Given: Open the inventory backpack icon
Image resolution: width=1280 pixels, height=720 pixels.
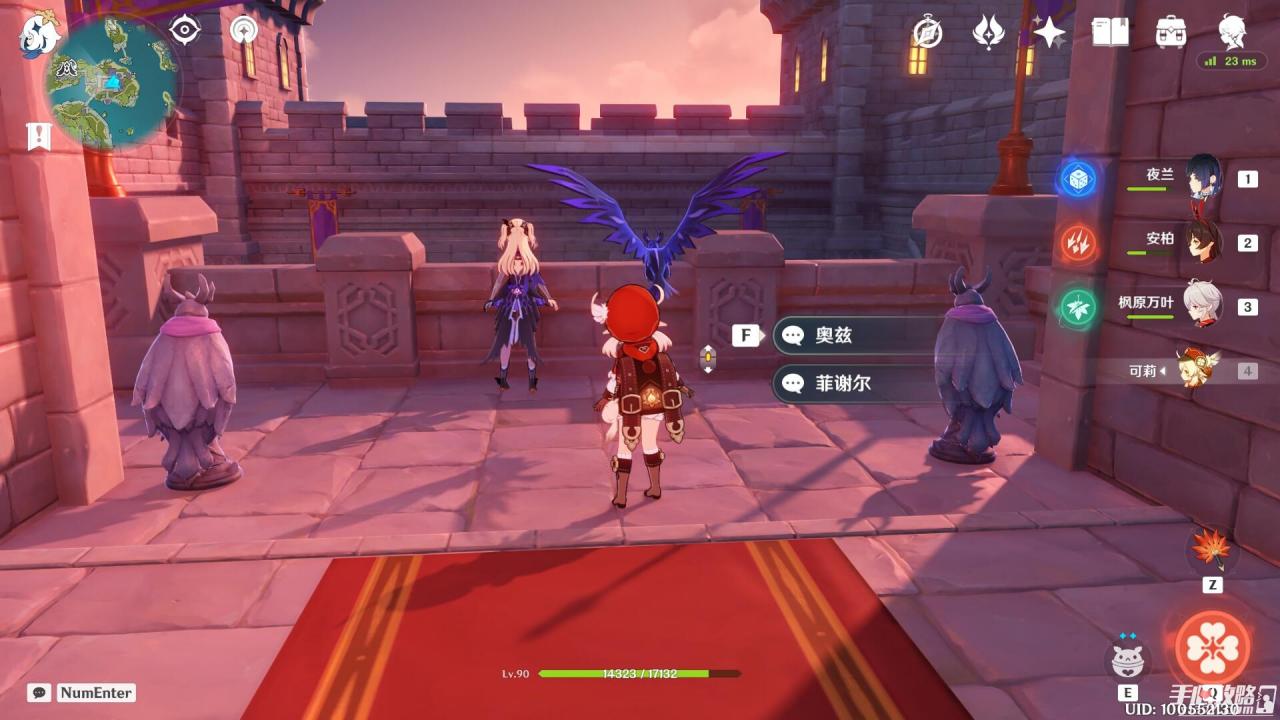Looking at the screenshot, I should (1171, 32).
